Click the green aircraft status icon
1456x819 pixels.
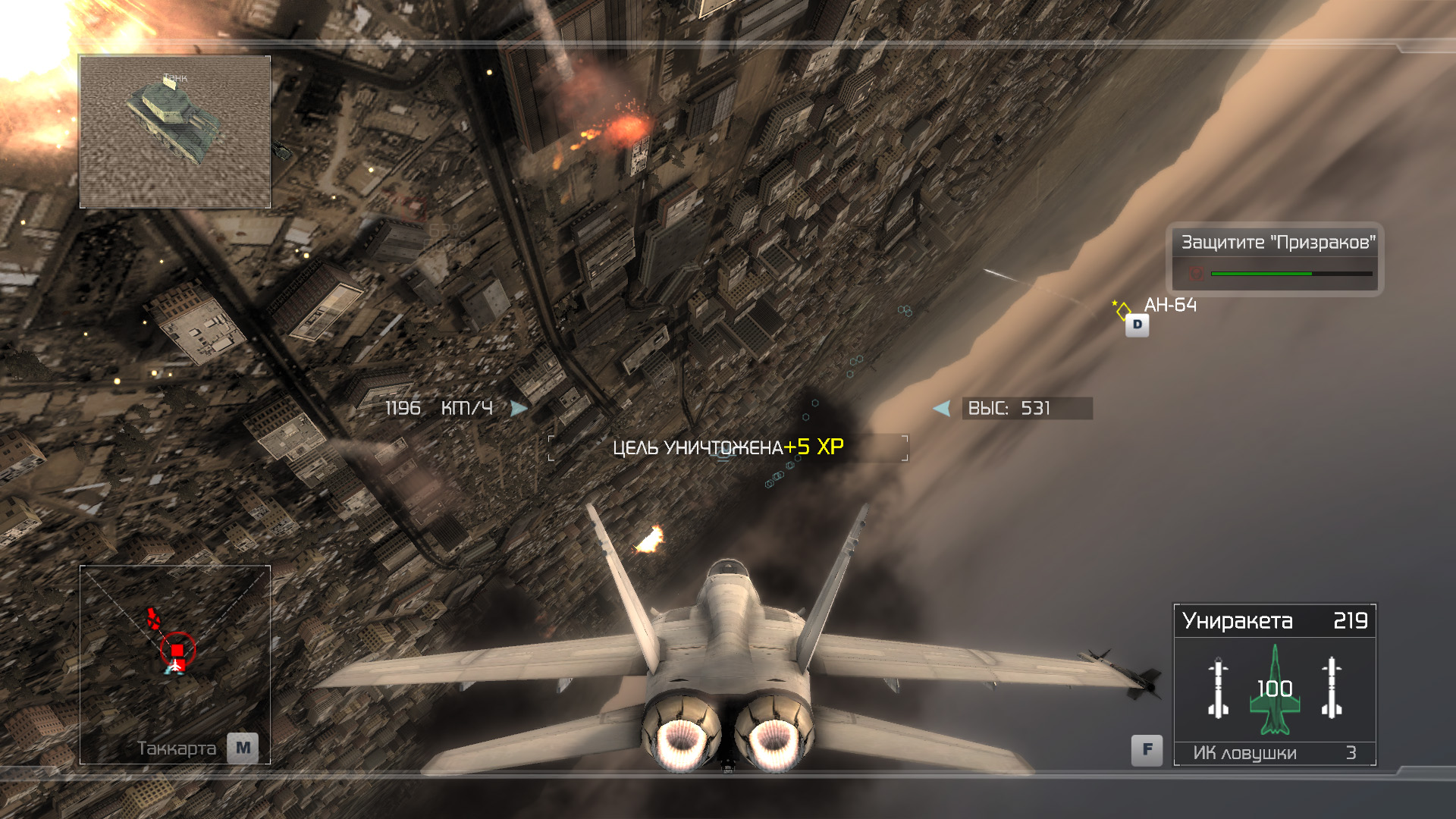(x=1275, y=689)
